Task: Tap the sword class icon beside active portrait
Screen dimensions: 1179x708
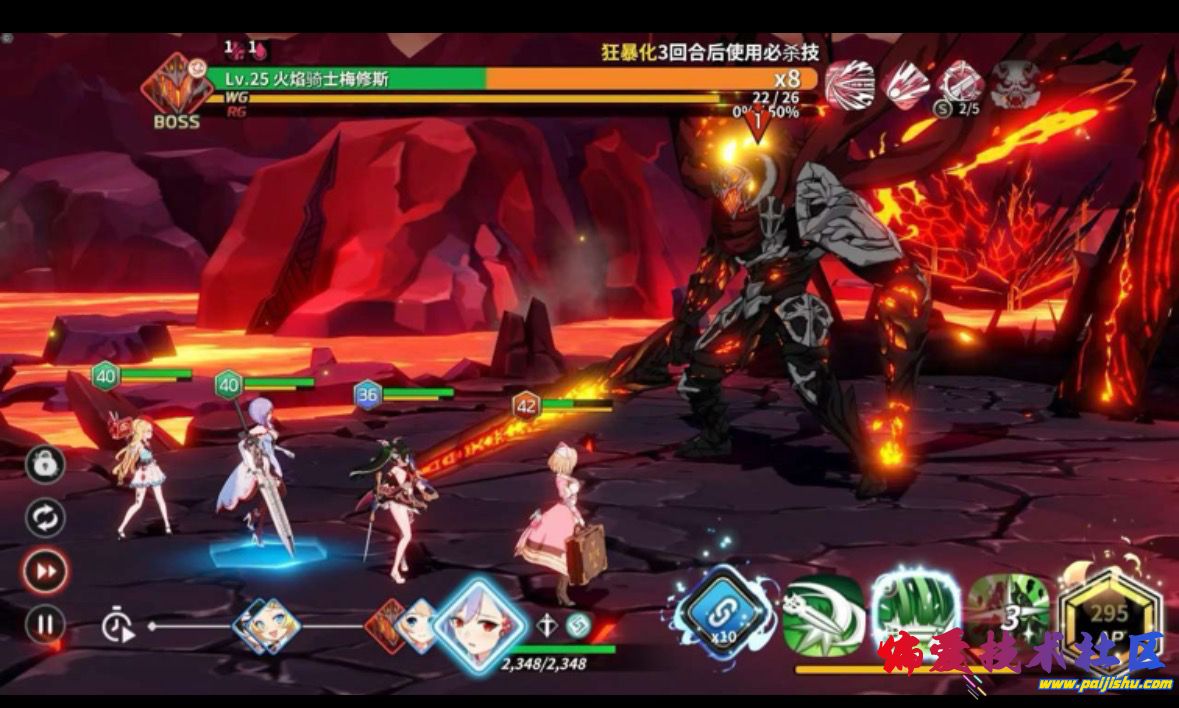Action: coord(547,626)
